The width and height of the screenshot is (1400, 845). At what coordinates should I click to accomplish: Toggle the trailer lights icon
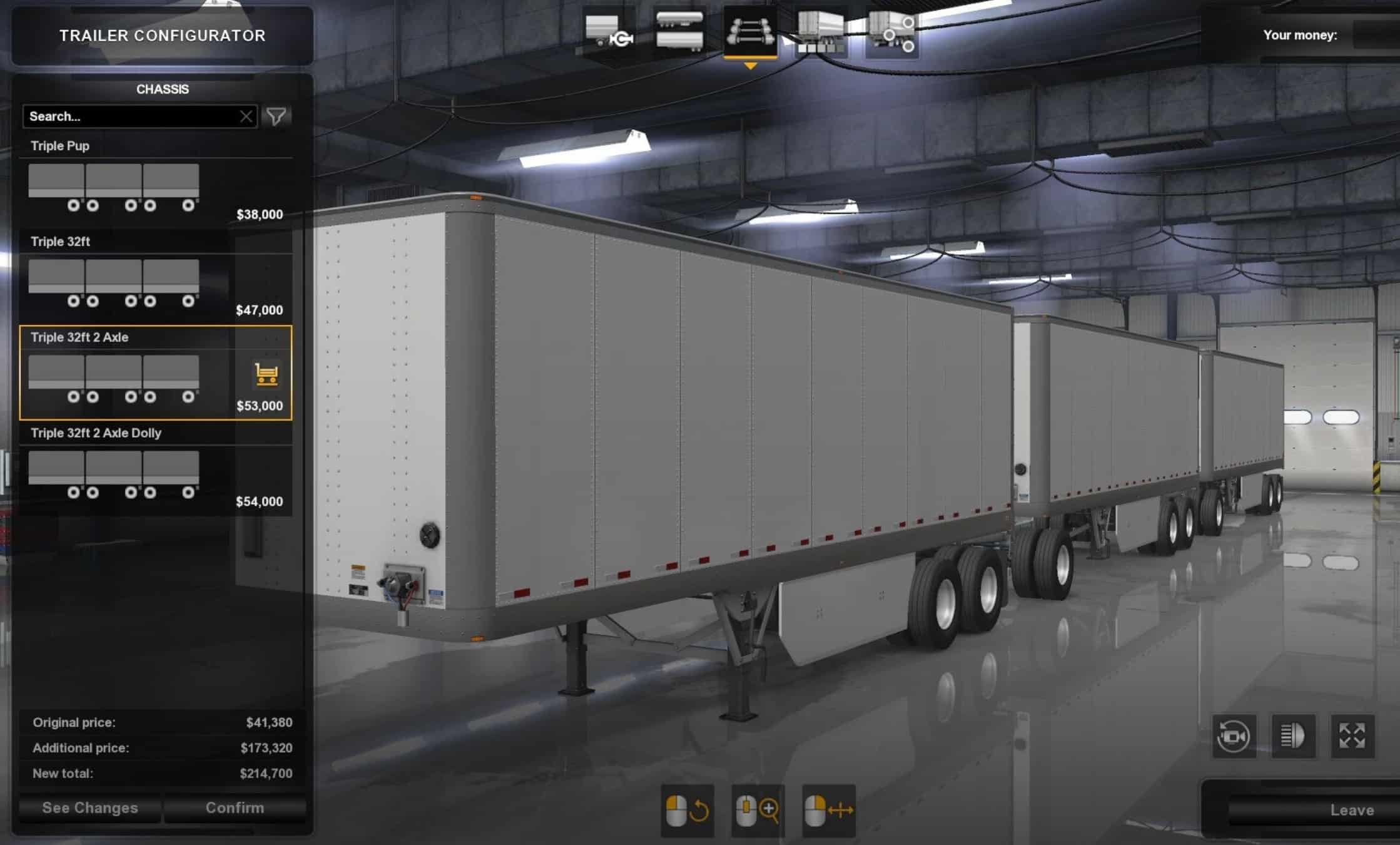[x=1293, y=736]
